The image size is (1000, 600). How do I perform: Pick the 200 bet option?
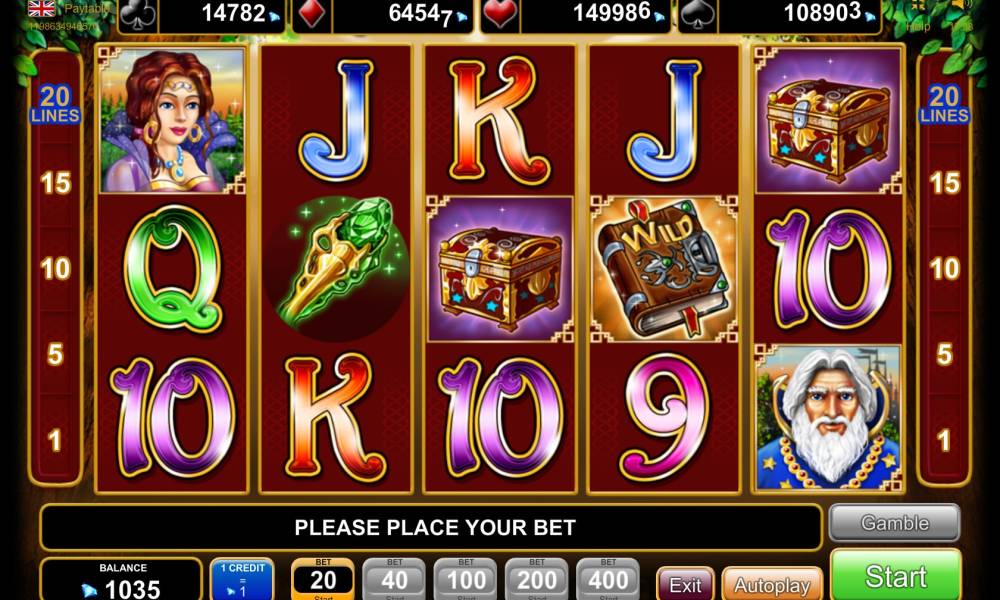(536, 579)
